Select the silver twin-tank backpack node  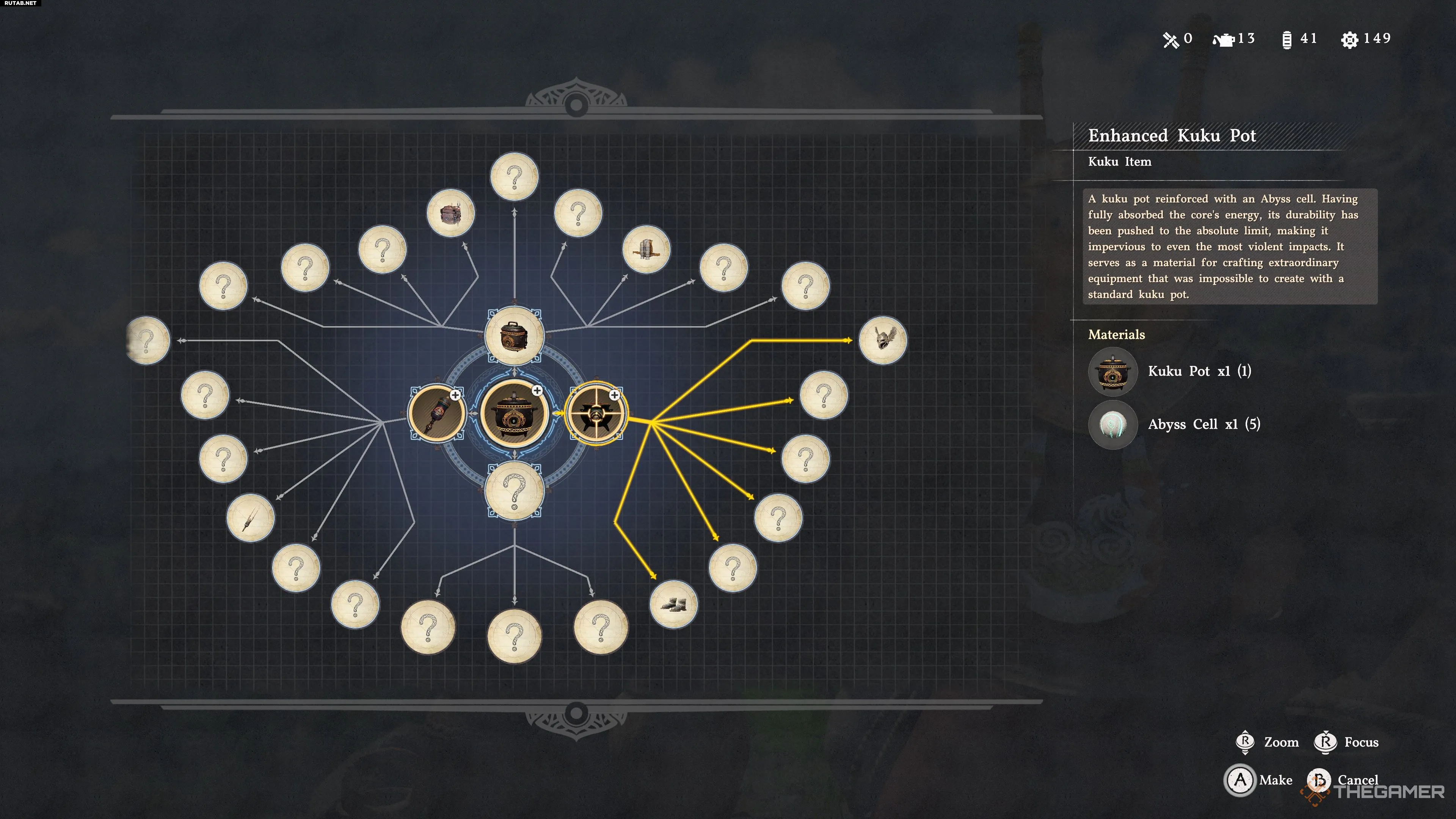pos(646,249)
